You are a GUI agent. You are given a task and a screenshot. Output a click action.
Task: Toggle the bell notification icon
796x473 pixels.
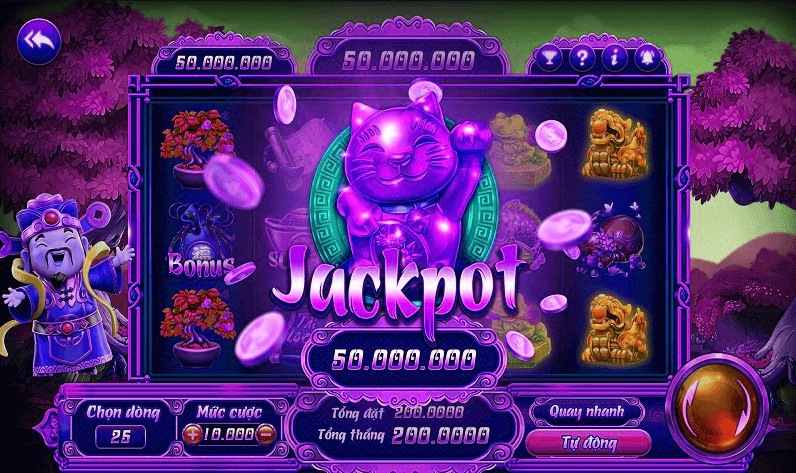647,57
